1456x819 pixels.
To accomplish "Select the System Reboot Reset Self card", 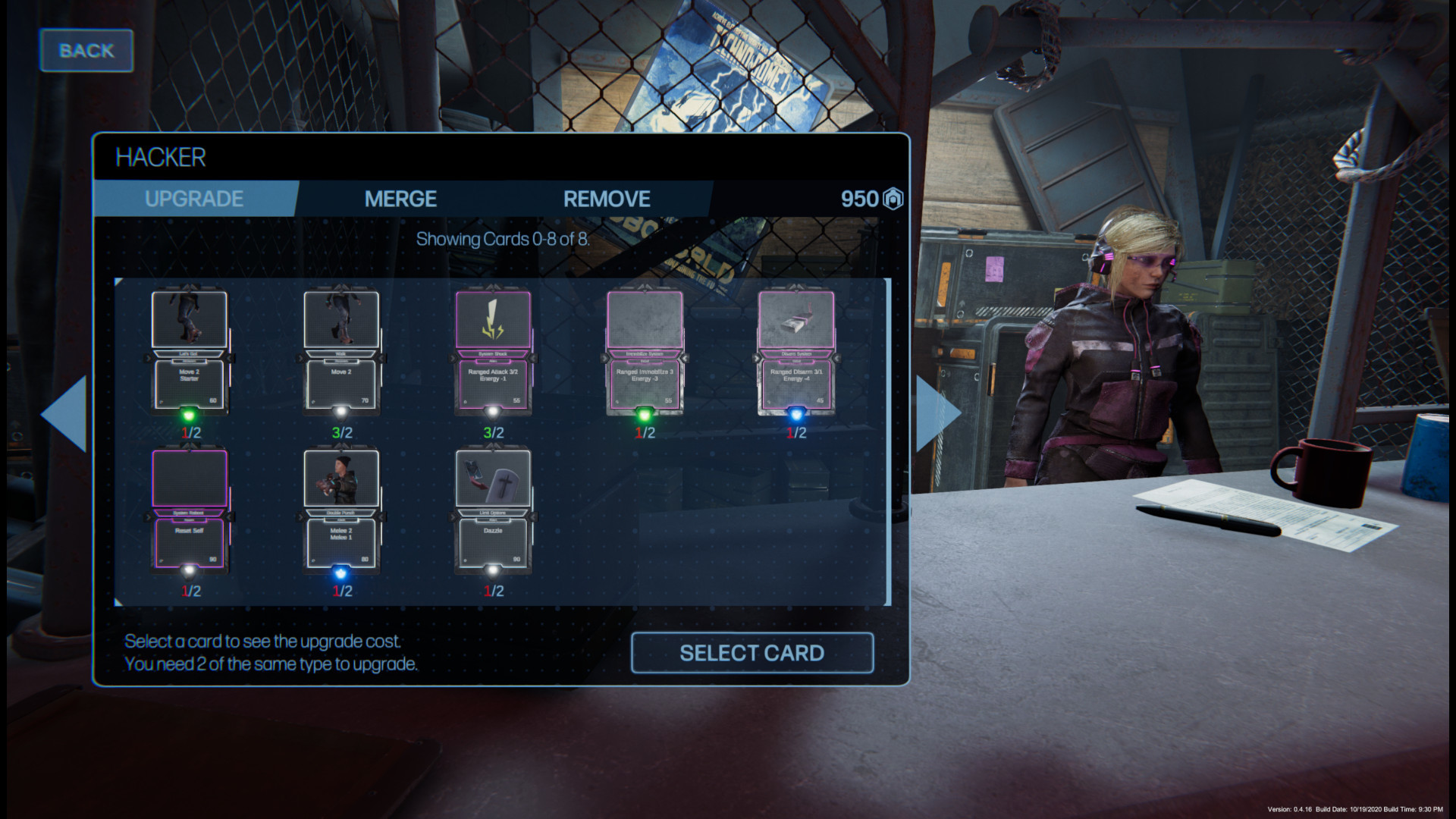I will (x=190, y=511).
